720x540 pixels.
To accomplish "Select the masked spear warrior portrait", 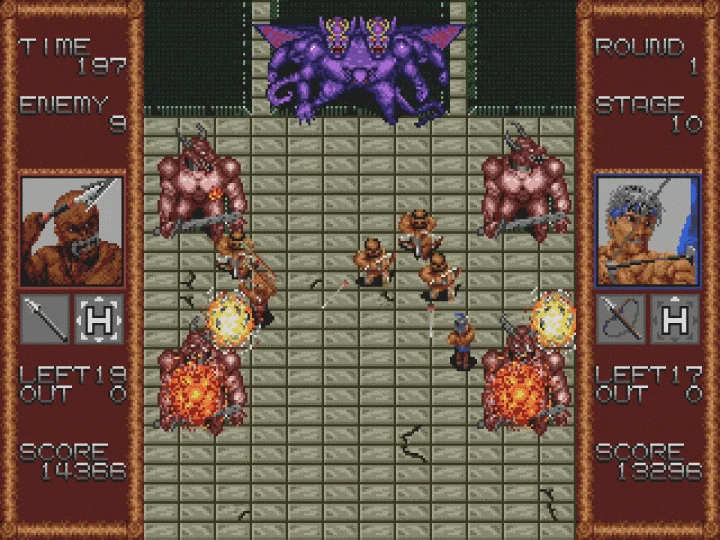I will pyautogui.click(x=72, y=230).
